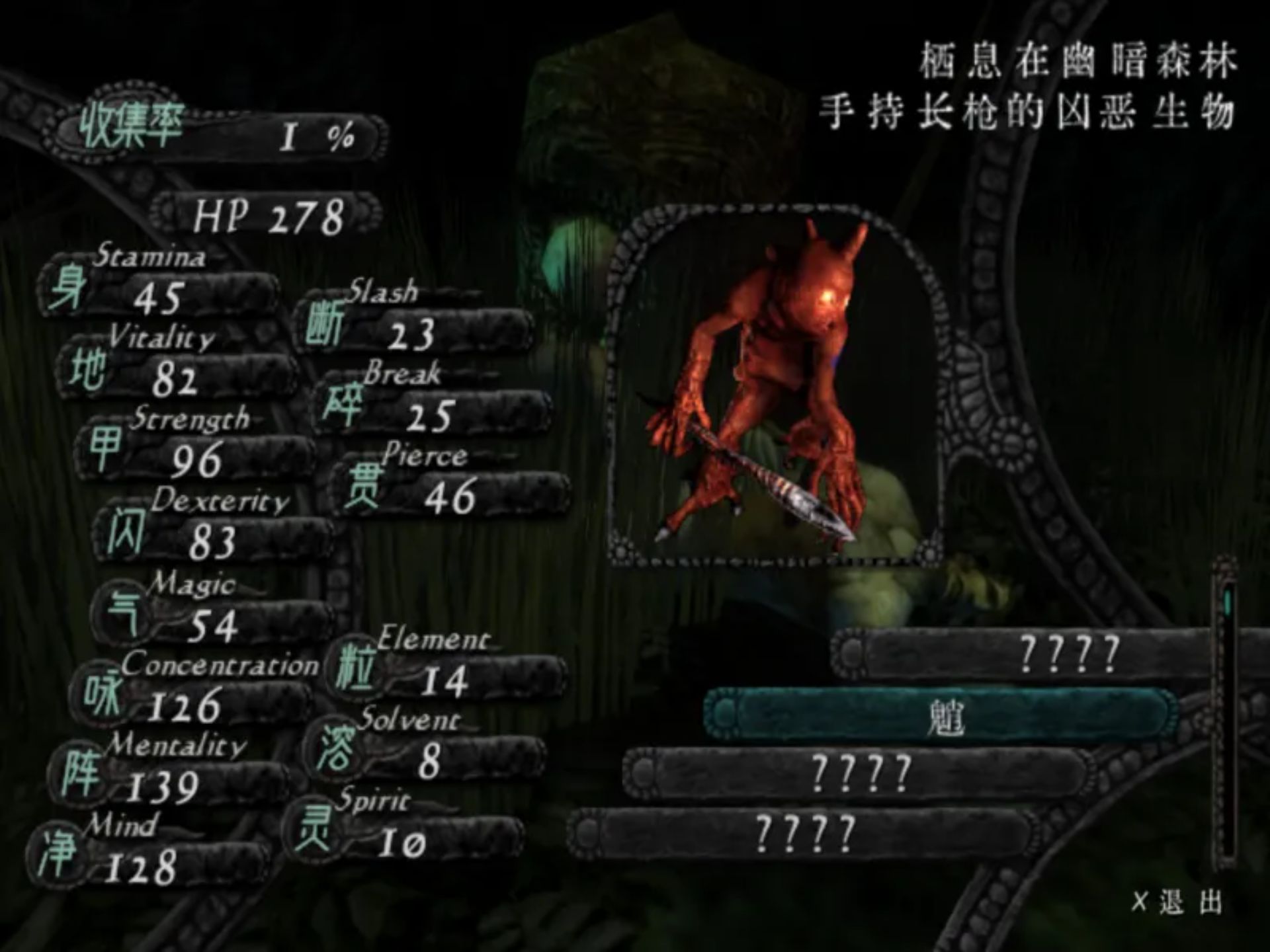The image size is (1270, 952).
Task: Choose the ???? entry above 魍
Action: click(x=1066, y=654)
